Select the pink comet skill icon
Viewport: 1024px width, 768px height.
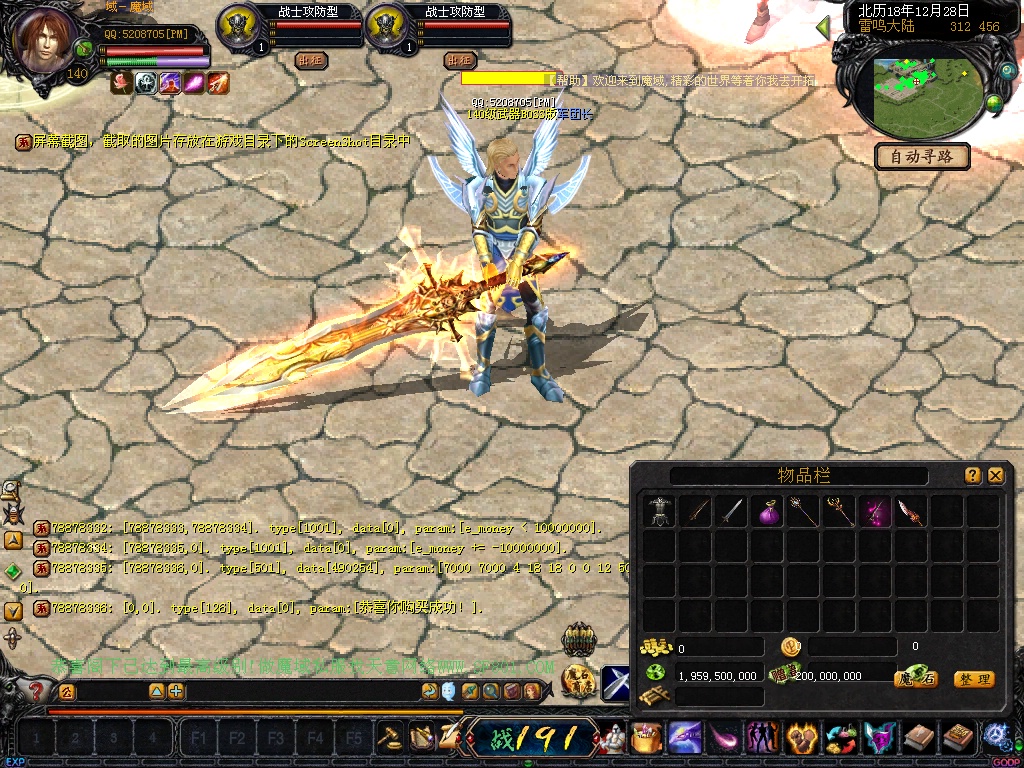(725, 739)
